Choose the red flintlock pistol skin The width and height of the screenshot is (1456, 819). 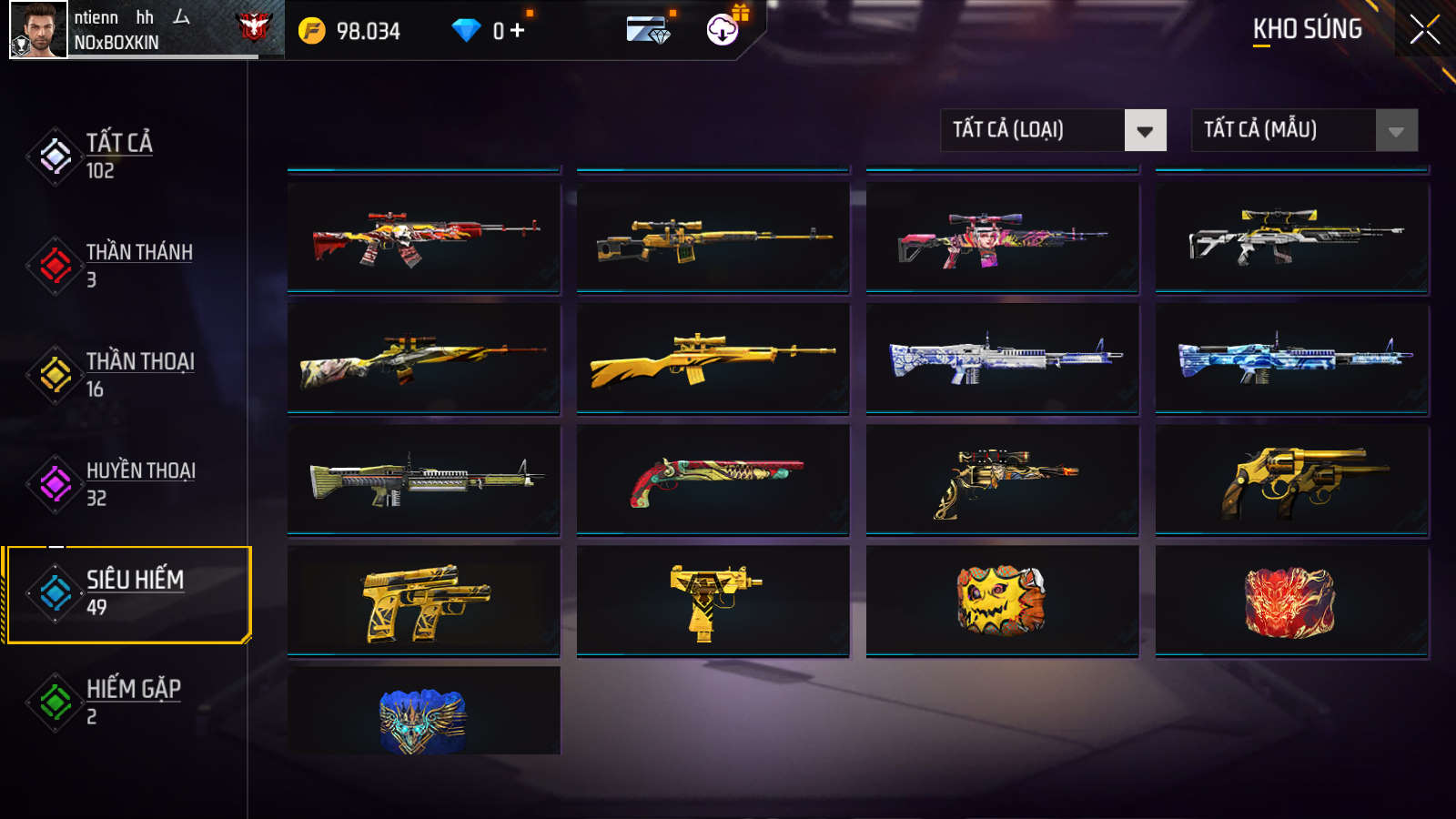pos(713,480)
